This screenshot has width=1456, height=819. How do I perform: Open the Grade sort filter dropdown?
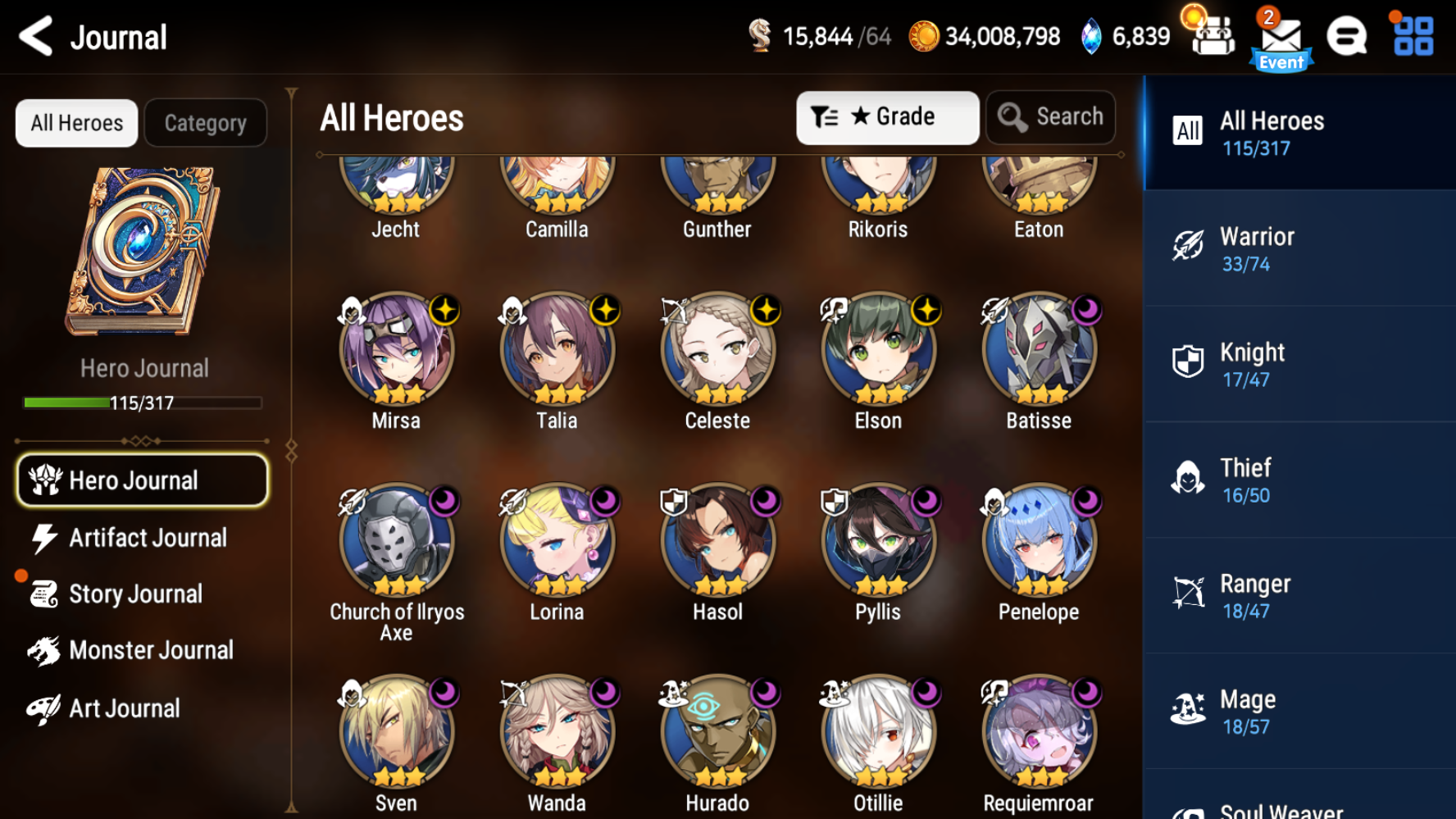pyautogui.click(x=888, y=116)
